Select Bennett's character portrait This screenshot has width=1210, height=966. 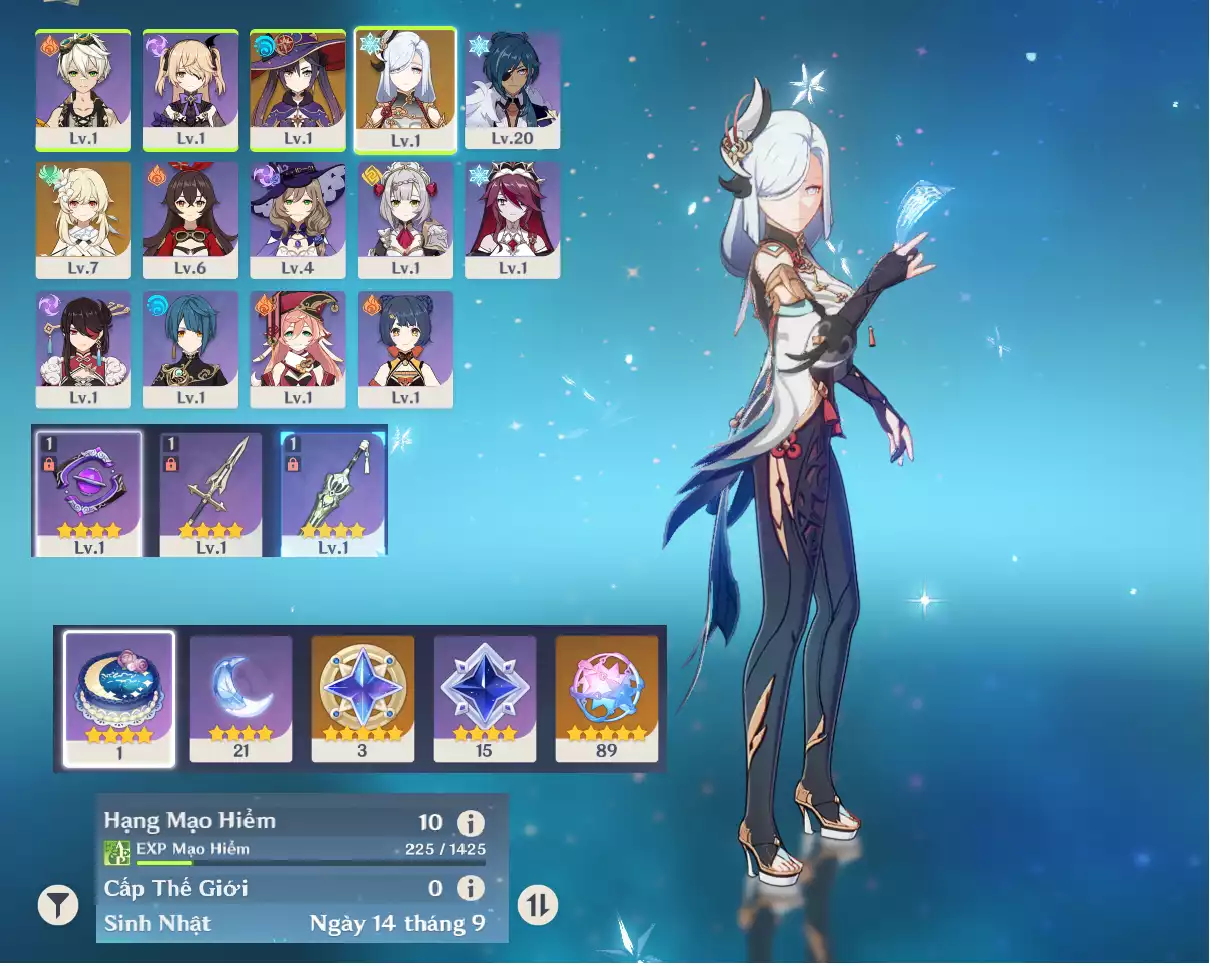83,89
